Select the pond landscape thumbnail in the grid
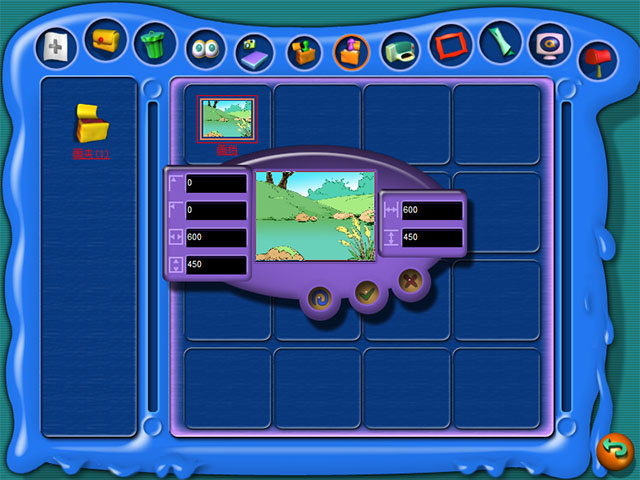Image resolution: width=640 pixels, height=480 pixels. 227,121
